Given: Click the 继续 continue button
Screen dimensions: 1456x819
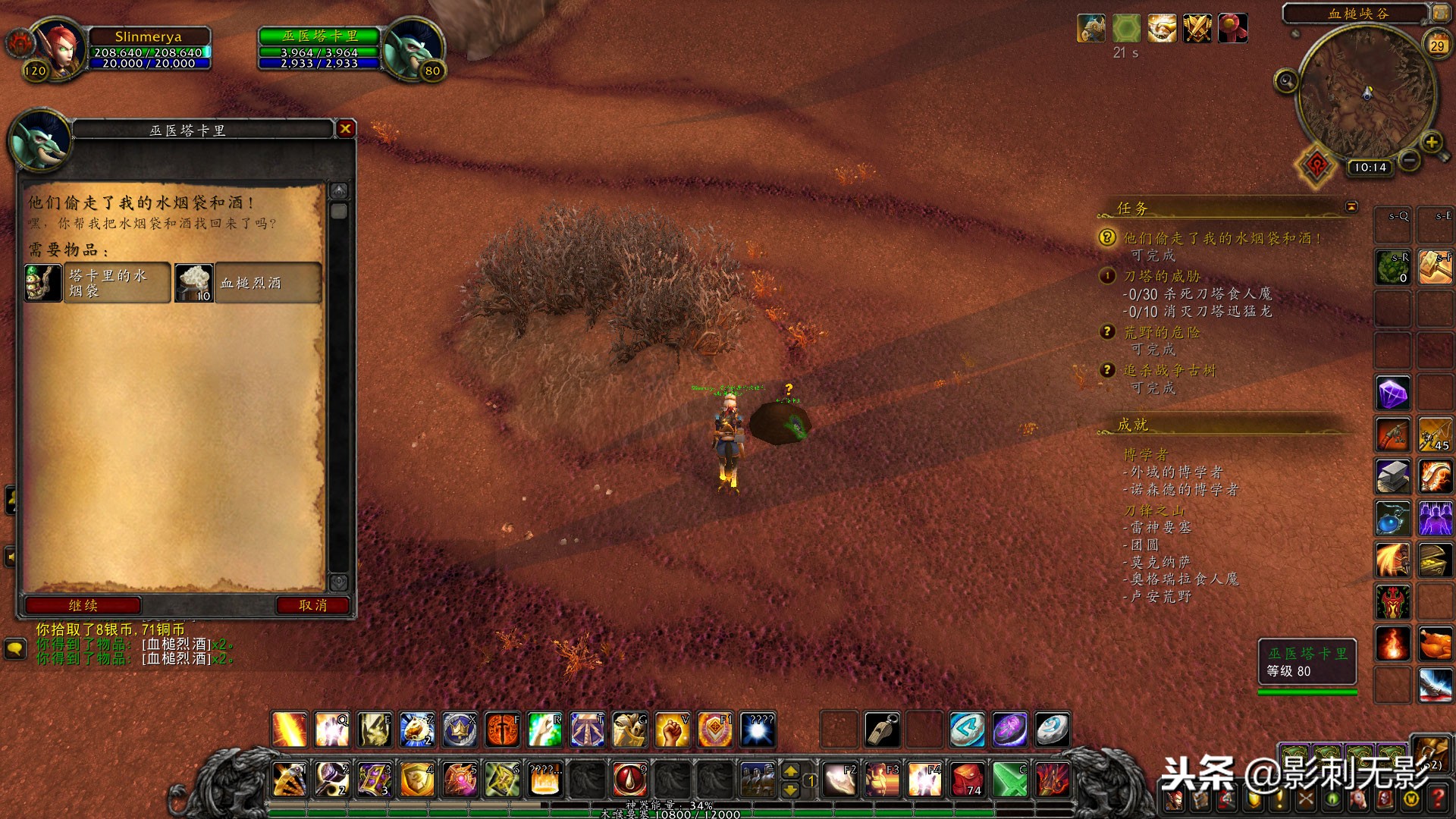Looking at the screenshot, I should pos(83,605).
